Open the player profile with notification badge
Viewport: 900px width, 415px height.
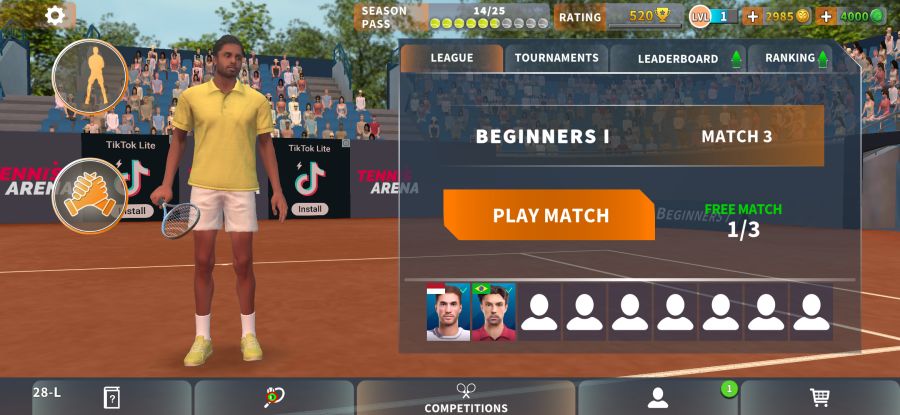pyautogui.click(x=657, y=398)
